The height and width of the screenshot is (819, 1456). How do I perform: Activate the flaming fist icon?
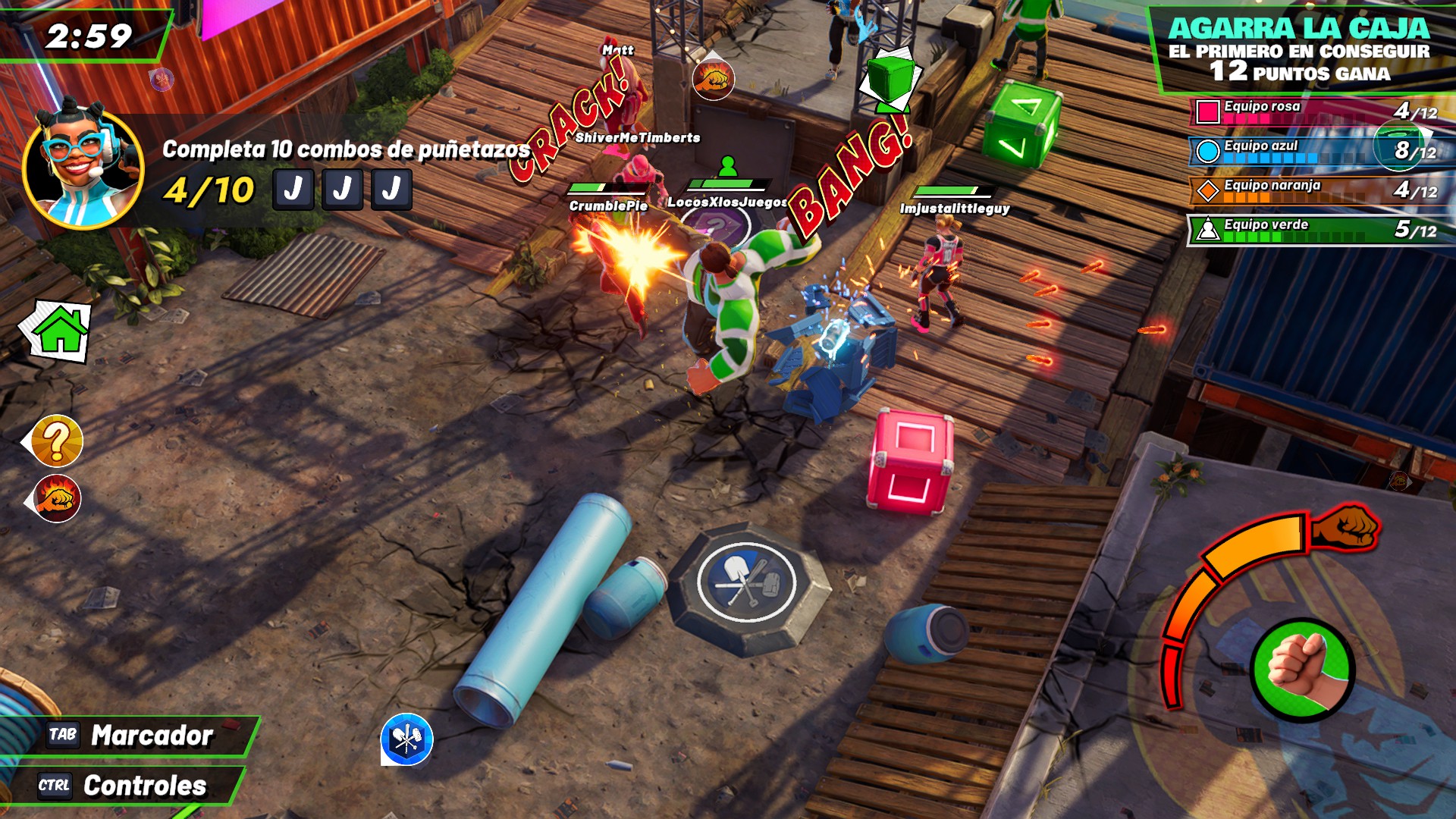pos(57,499)
